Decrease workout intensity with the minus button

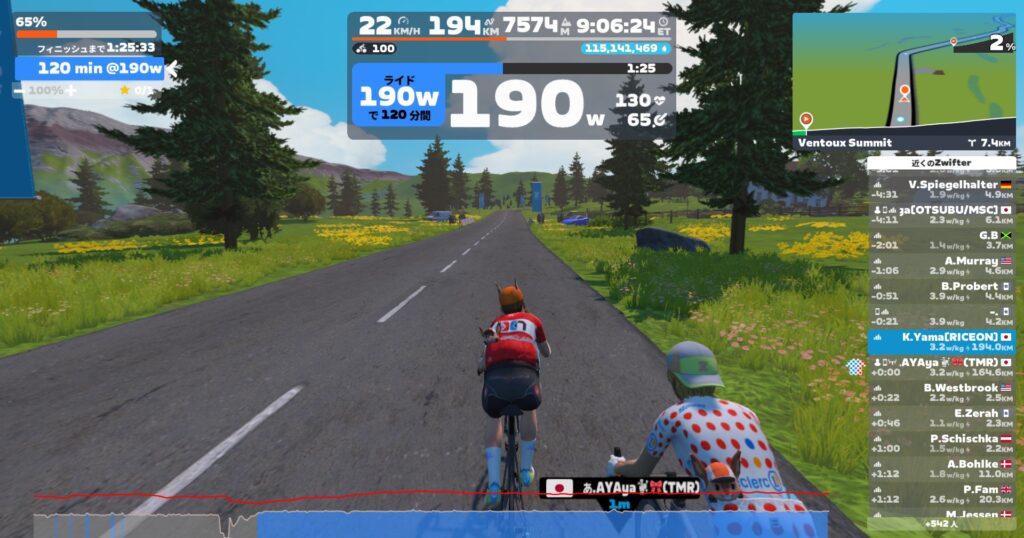click(19, 90)
